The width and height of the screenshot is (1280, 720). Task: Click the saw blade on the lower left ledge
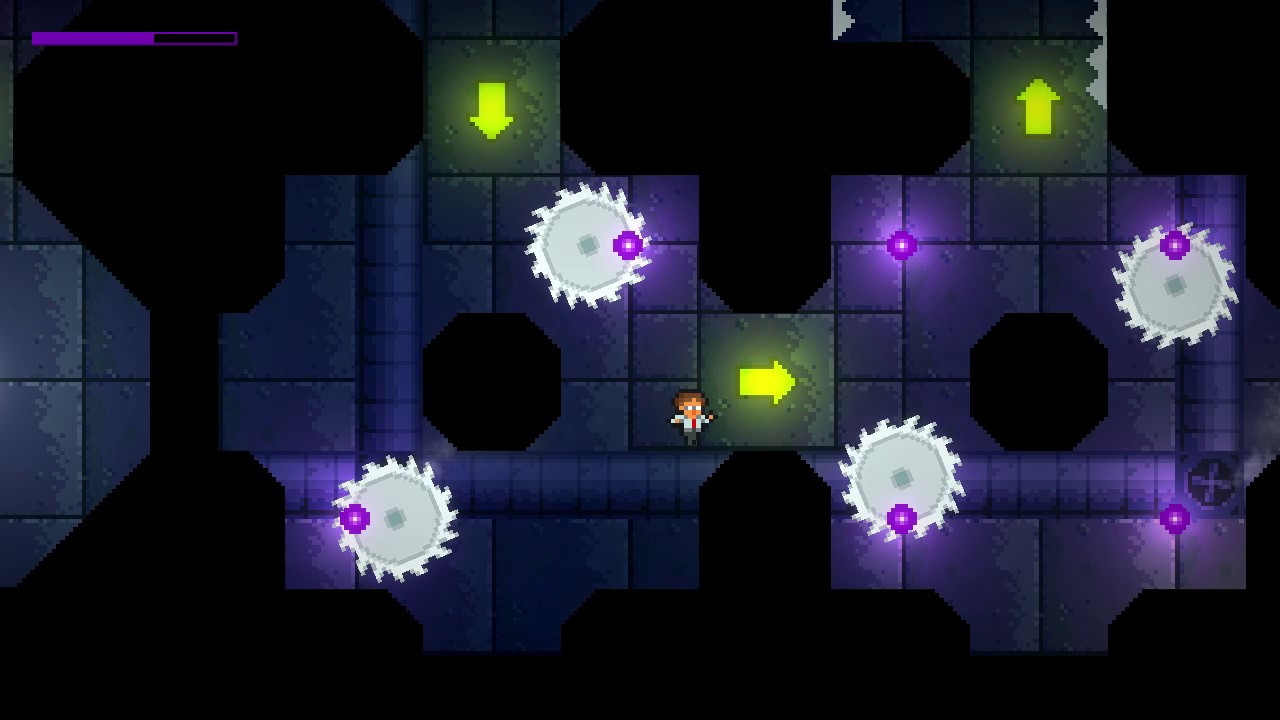point(397,520)
